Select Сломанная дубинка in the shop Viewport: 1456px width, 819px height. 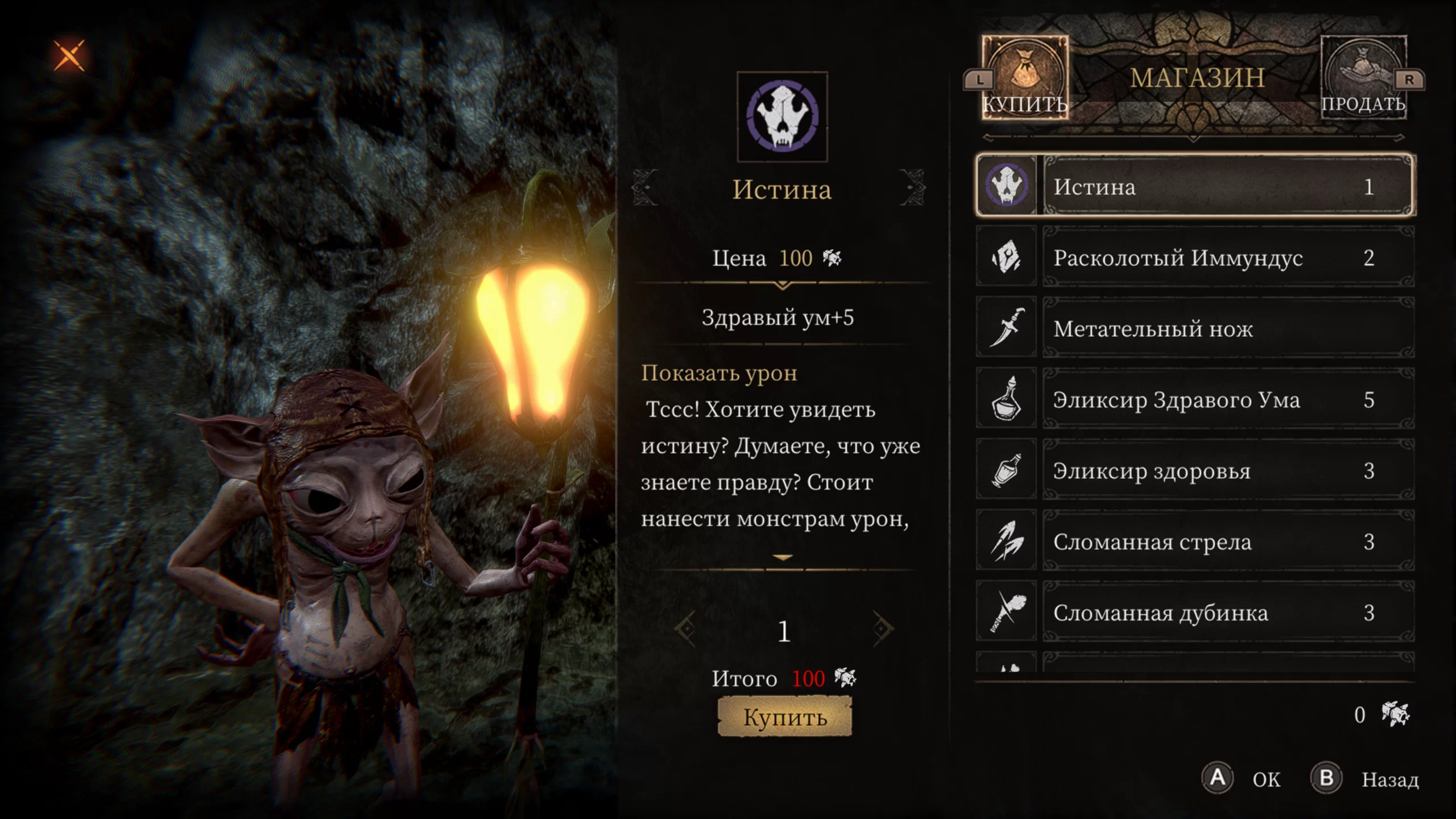1194,613
